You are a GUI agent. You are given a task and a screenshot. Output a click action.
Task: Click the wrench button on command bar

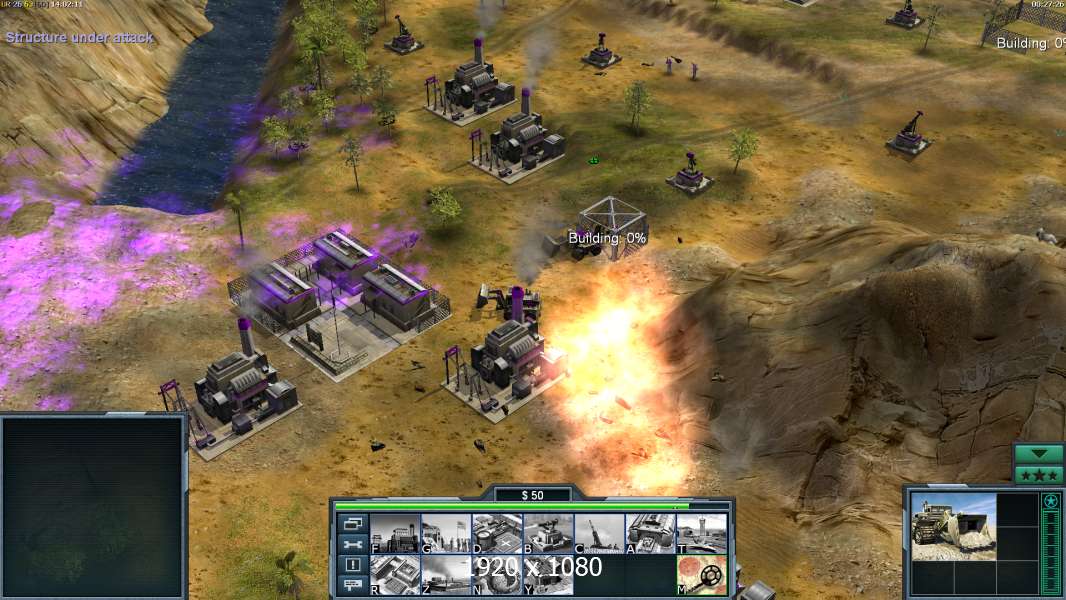pos(353,544)
